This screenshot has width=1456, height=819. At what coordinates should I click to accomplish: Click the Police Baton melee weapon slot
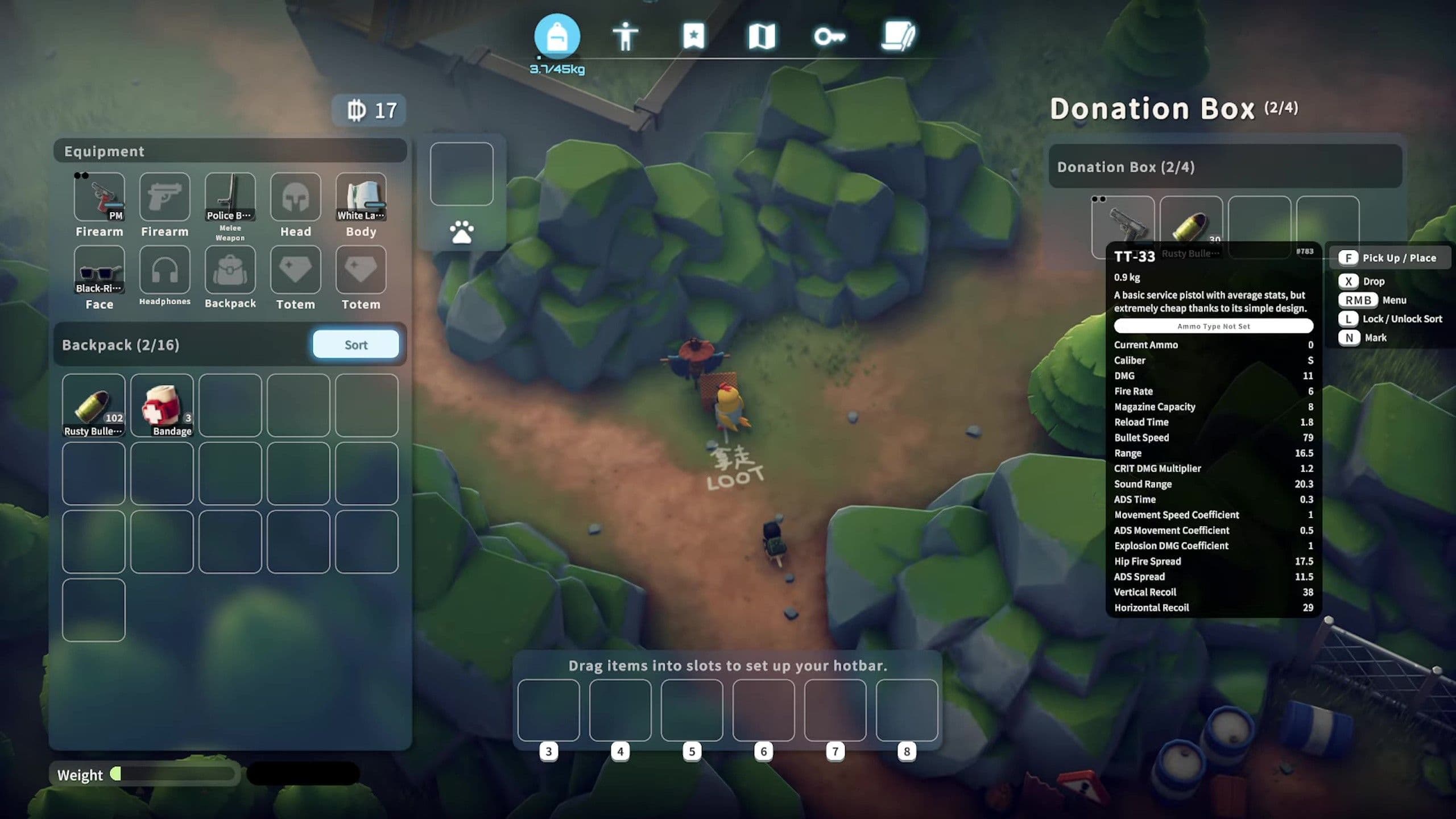pyautogui.click(x=230, y=196)
